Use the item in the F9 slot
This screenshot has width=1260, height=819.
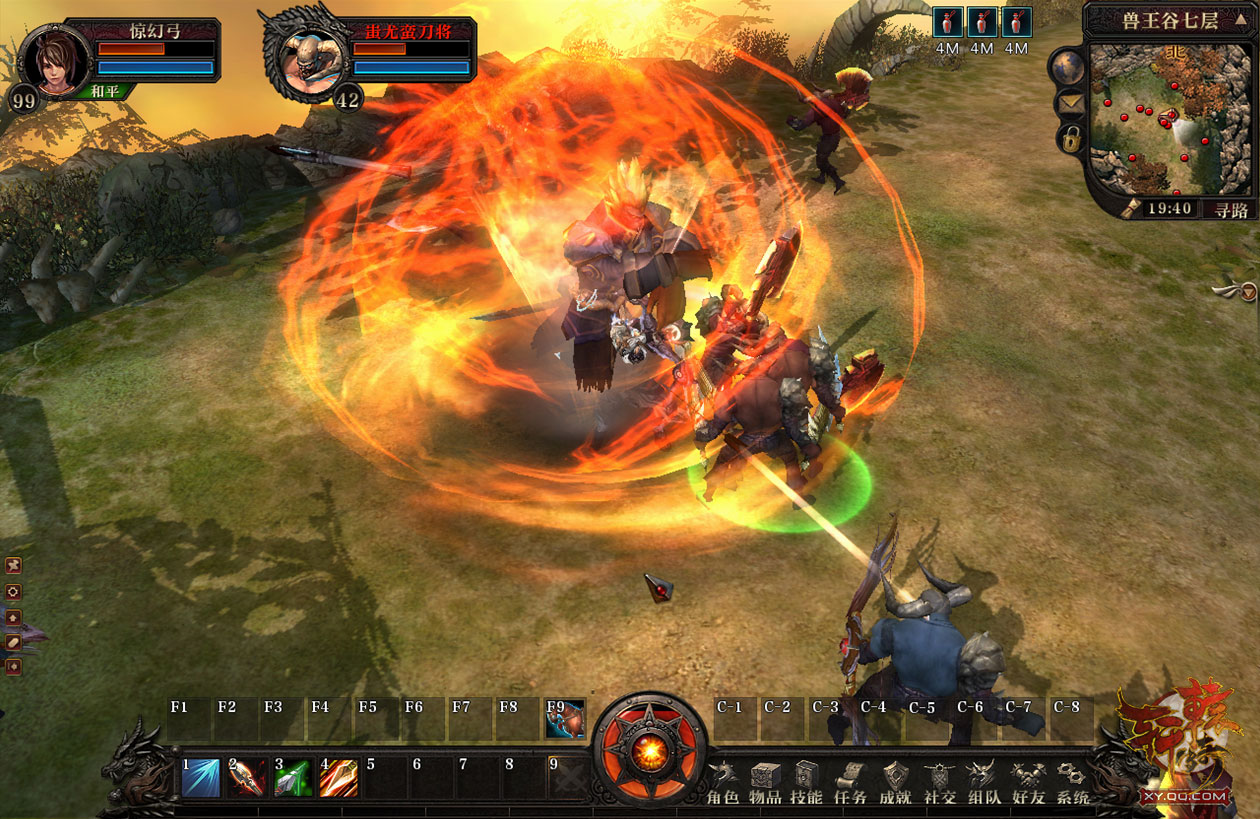tap(565, 719)
